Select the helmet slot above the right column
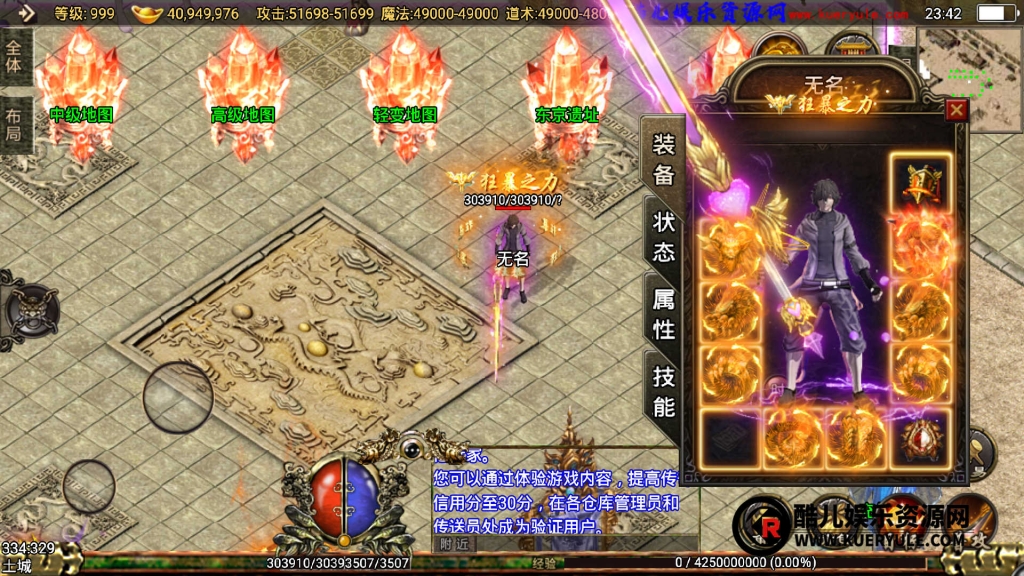Screen dimensions: 1024x576 click(920, 182)
